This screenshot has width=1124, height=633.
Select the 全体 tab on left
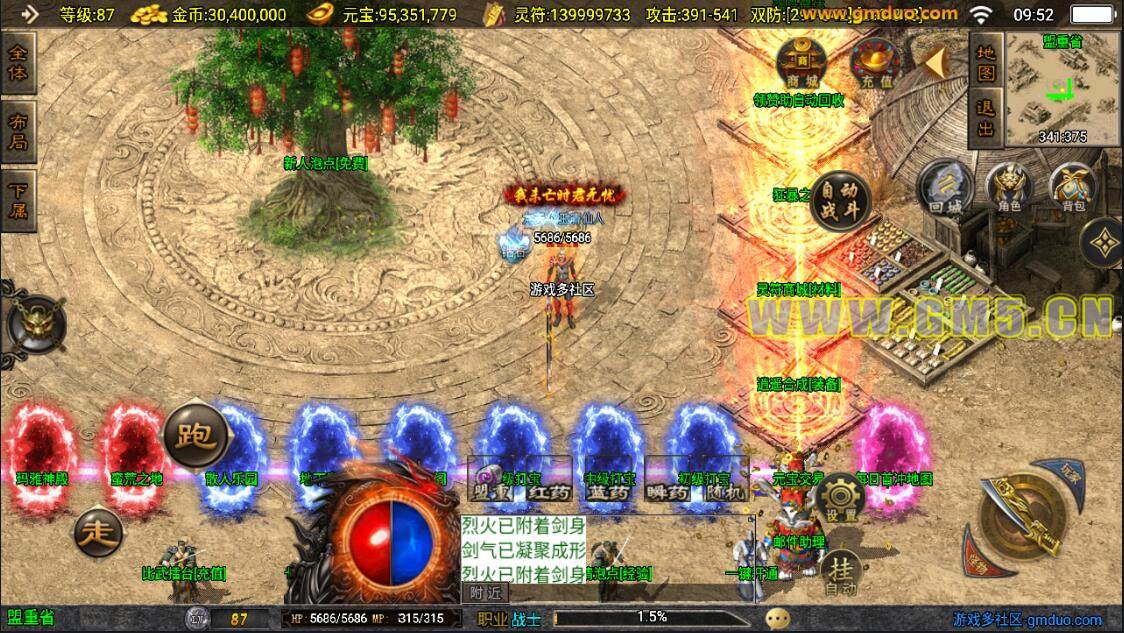tap(19, 62)
